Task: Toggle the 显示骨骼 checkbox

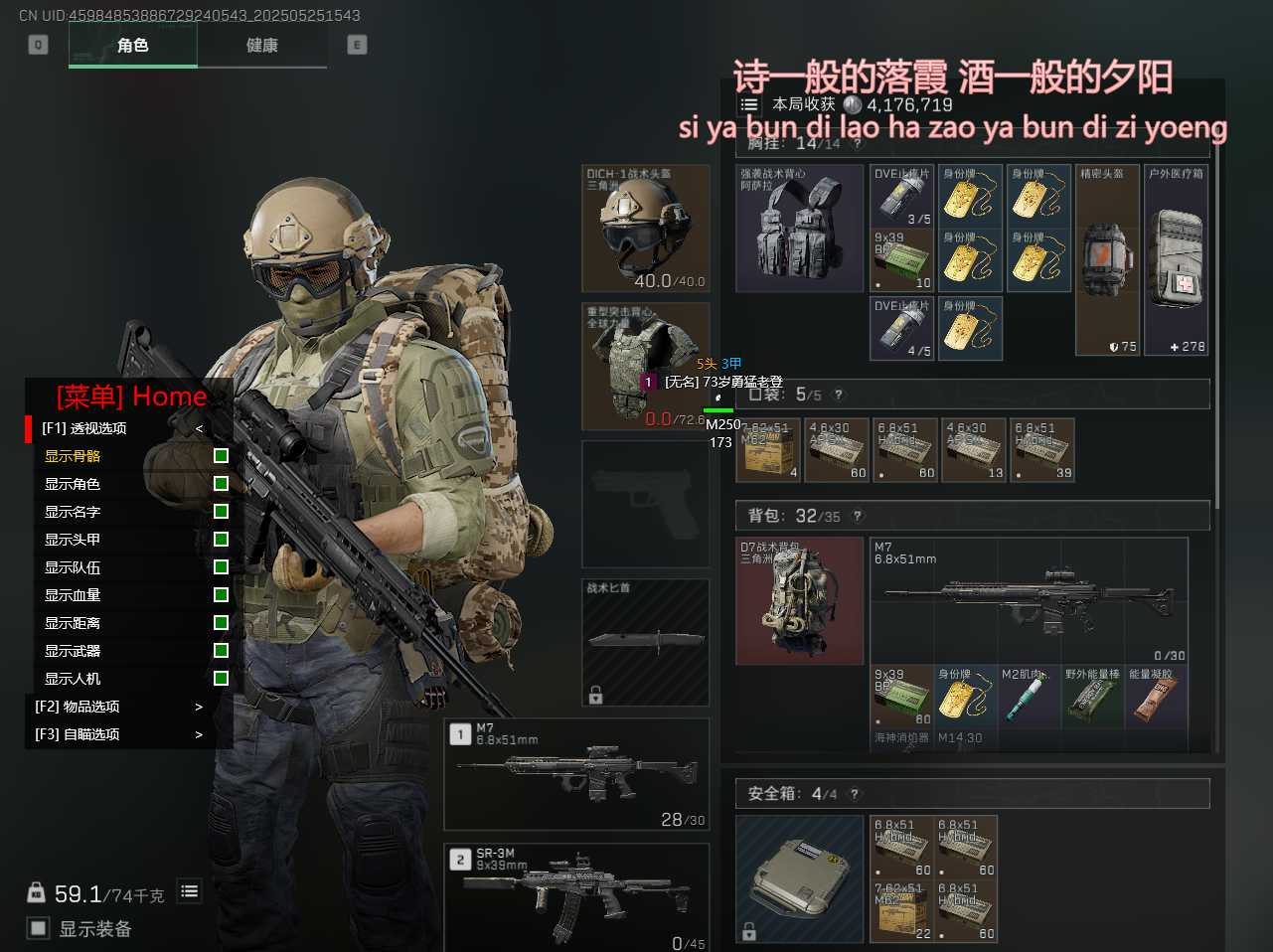Action: [x=221, y=456]
